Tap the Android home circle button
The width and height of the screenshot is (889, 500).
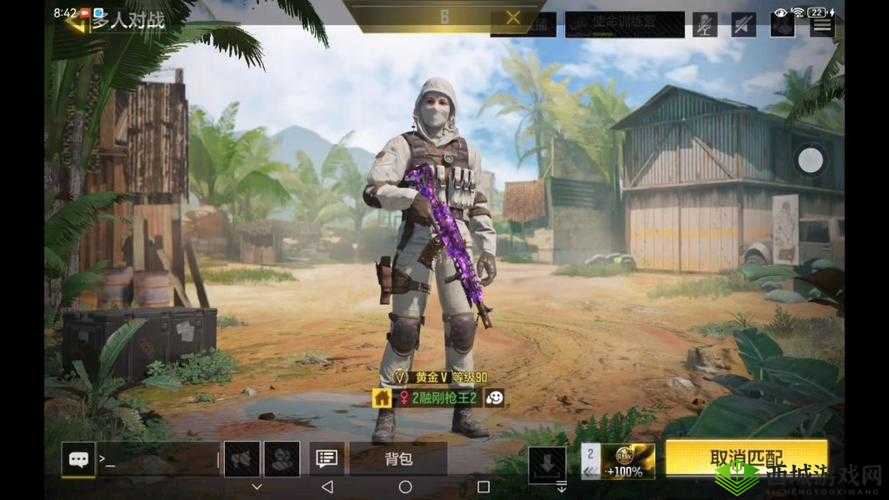coord(405,487)
